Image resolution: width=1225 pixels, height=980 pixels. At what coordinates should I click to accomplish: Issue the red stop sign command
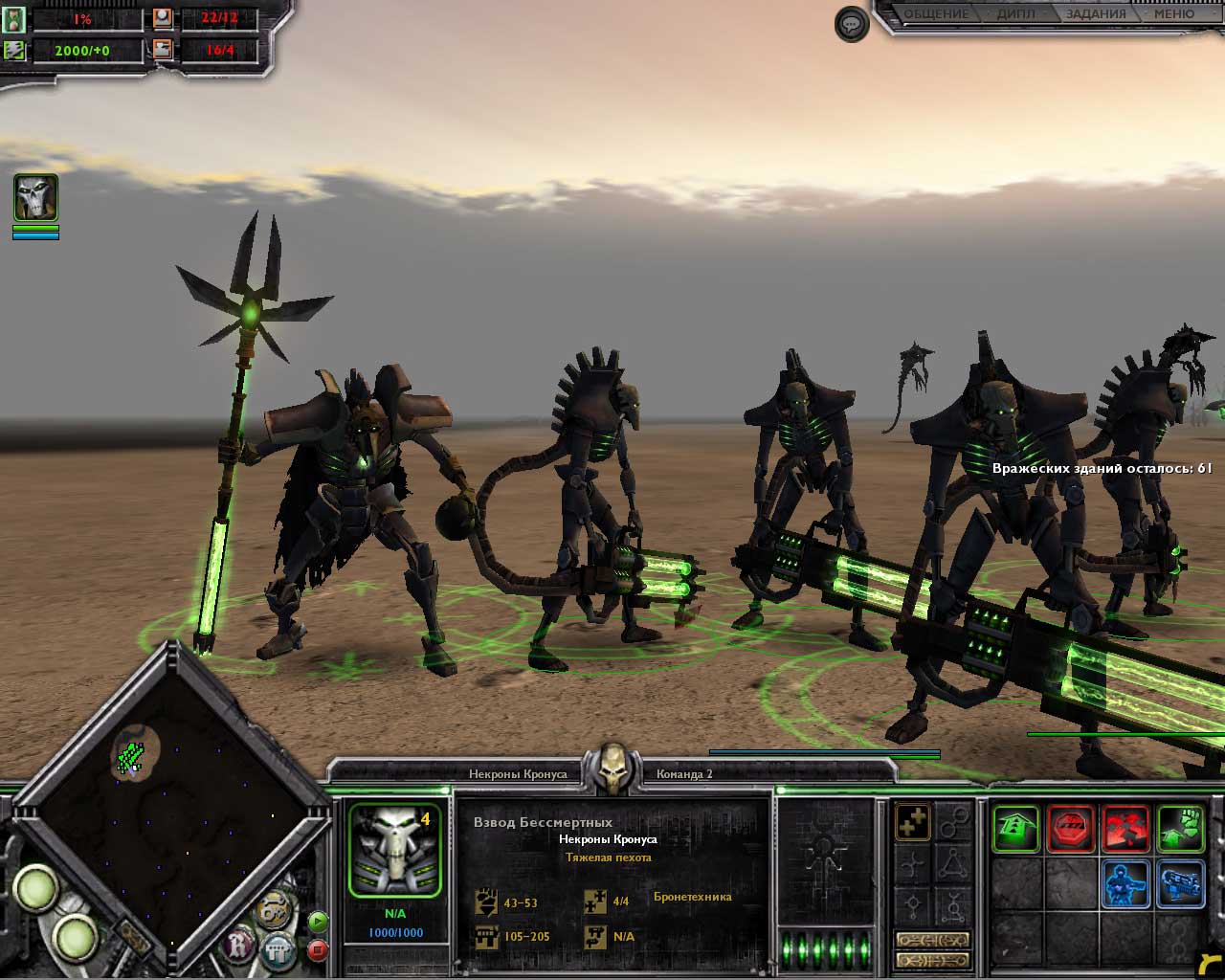click(x=1071, y=829)
